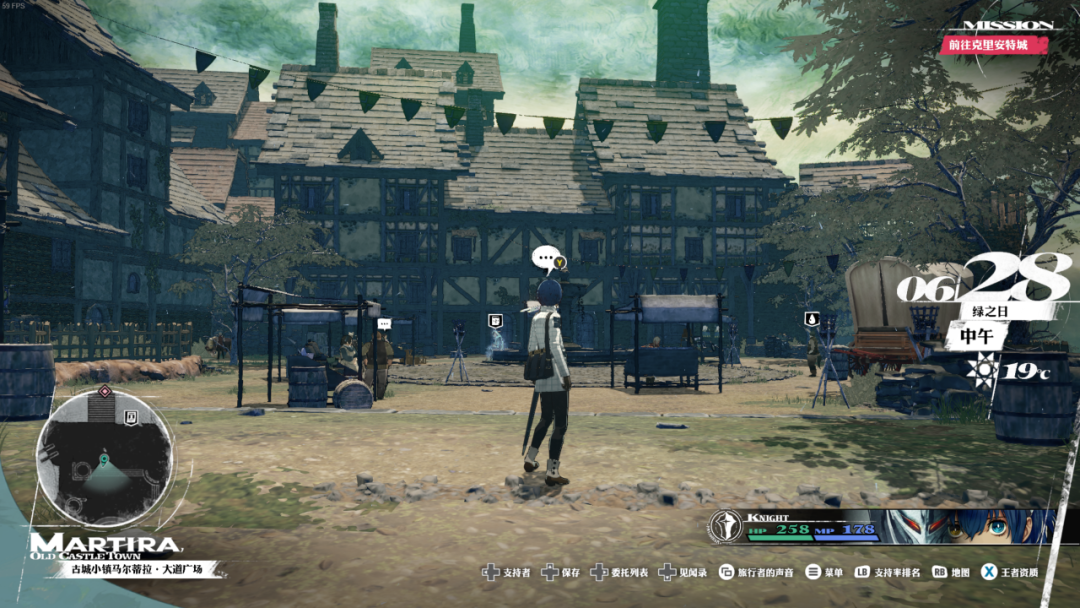Click the speech bubble marker with yellow badge
This screenshot has width=1080, height=608.
(x=548, y=260)
